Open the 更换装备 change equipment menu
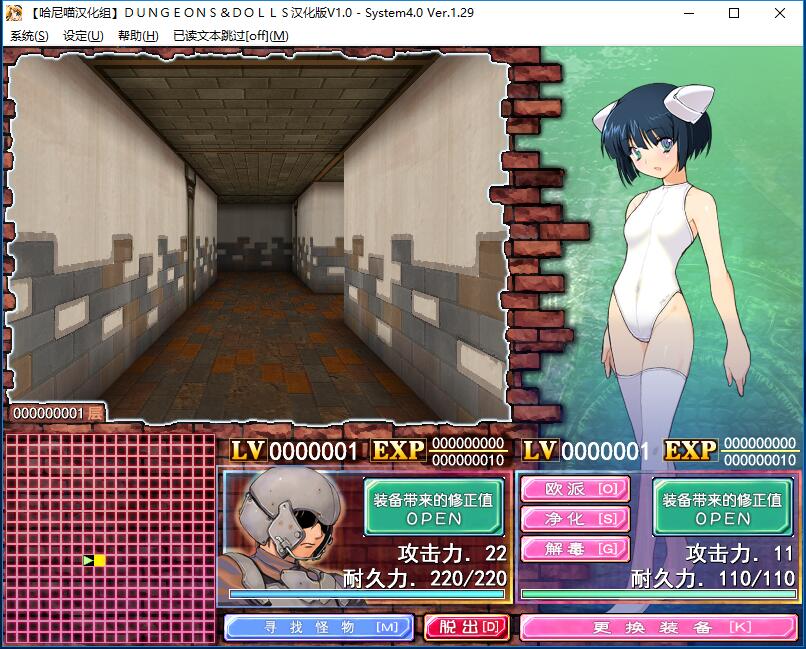This screenshot has height=649, width=806. (658, 627)
